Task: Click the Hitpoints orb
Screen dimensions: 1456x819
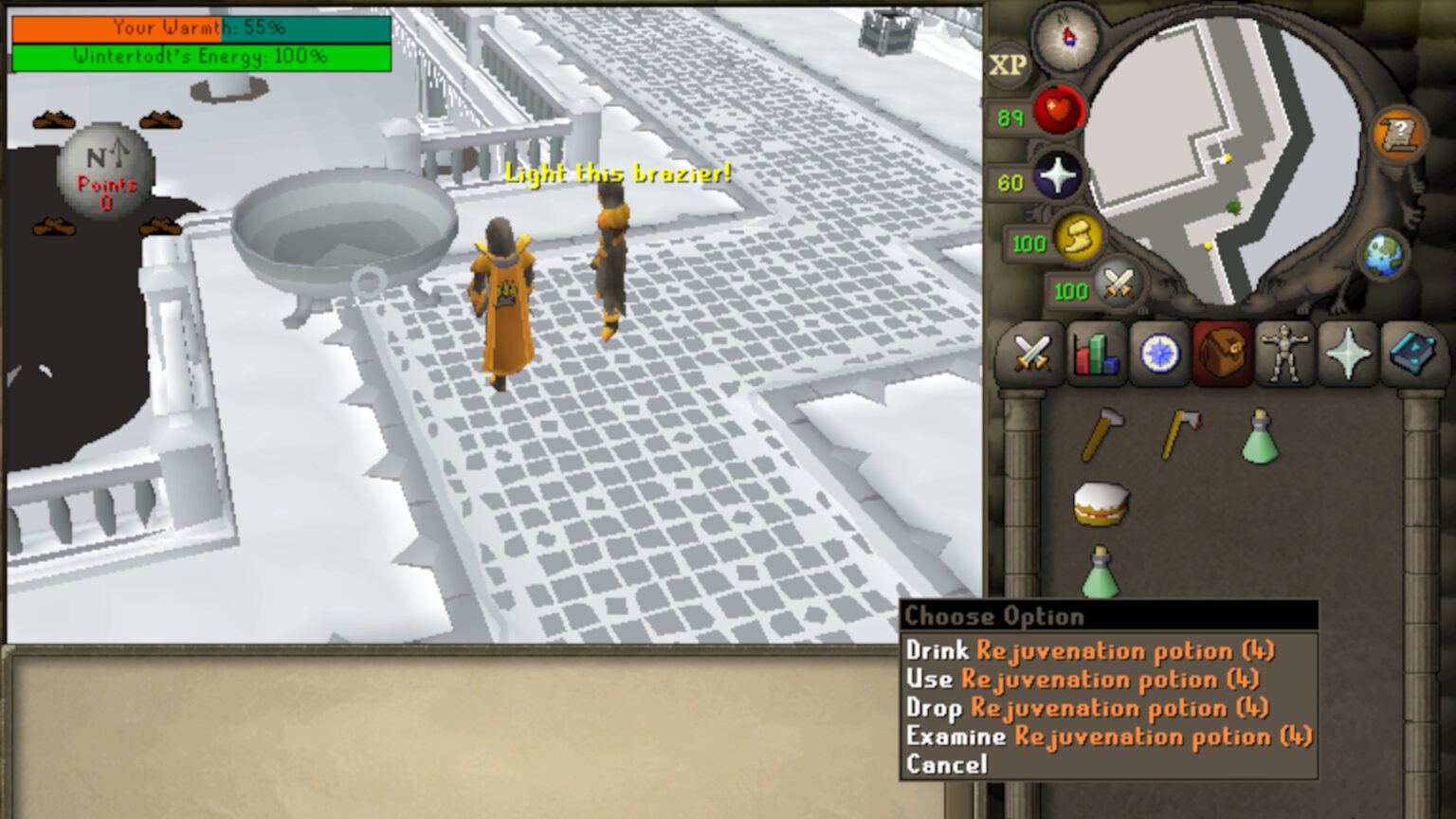Action: point(1059,111)
